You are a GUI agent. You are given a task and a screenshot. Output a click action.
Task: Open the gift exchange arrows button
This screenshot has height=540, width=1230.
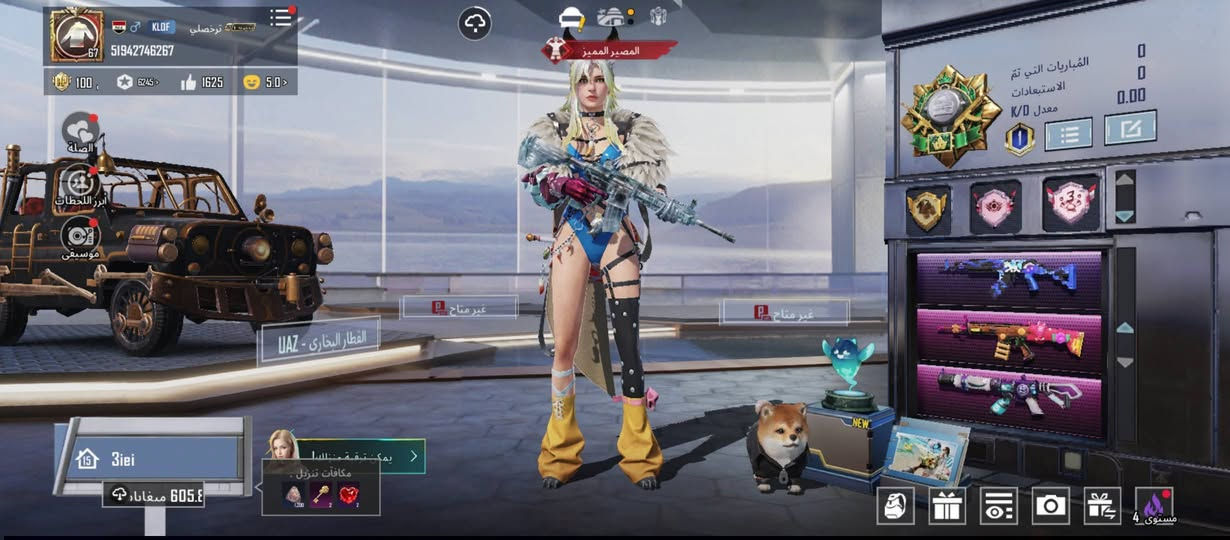[x=1103, y=506]
